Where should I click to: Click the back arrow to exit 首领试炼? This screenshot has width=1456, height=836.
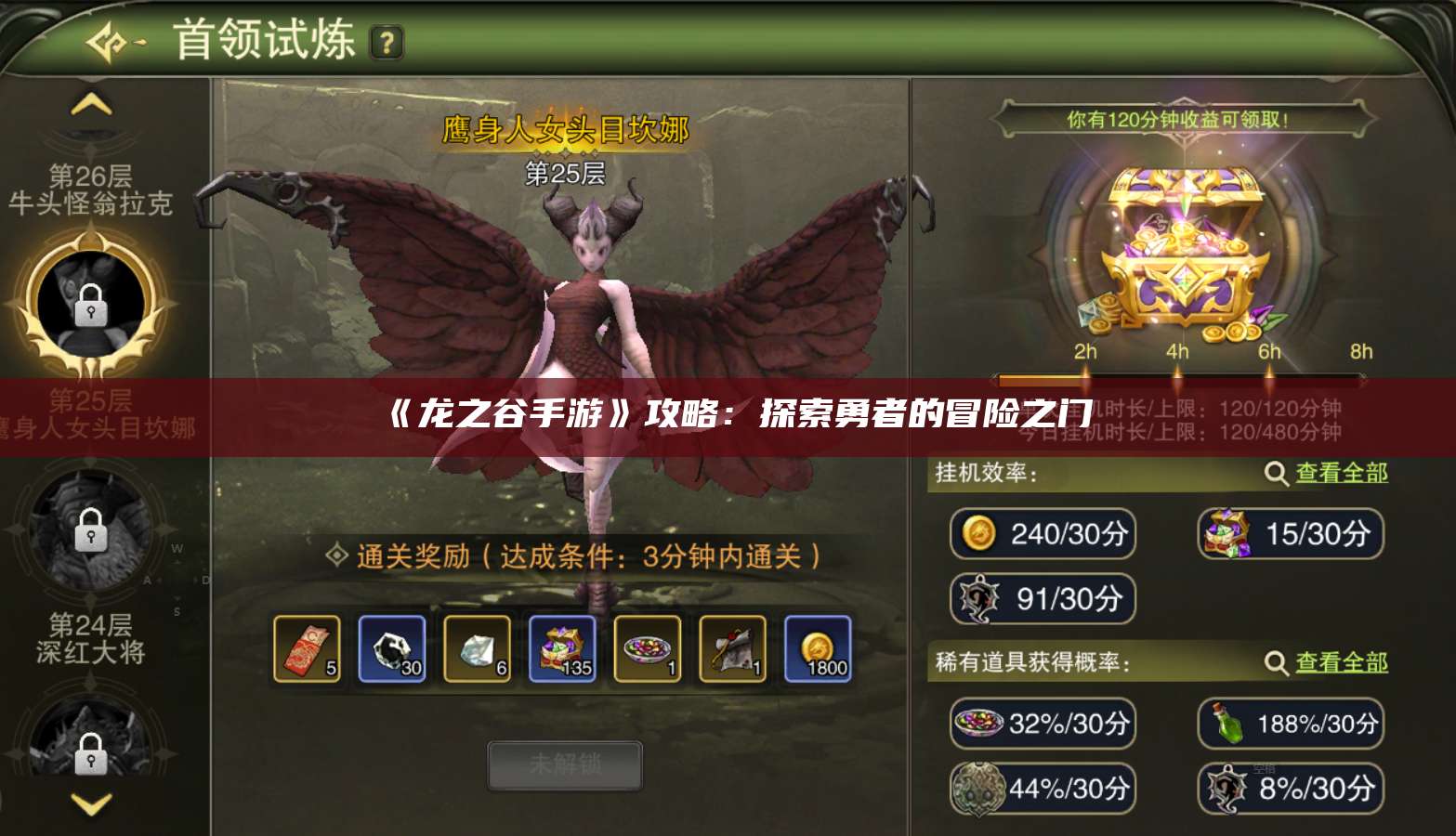tap(105, 41)
